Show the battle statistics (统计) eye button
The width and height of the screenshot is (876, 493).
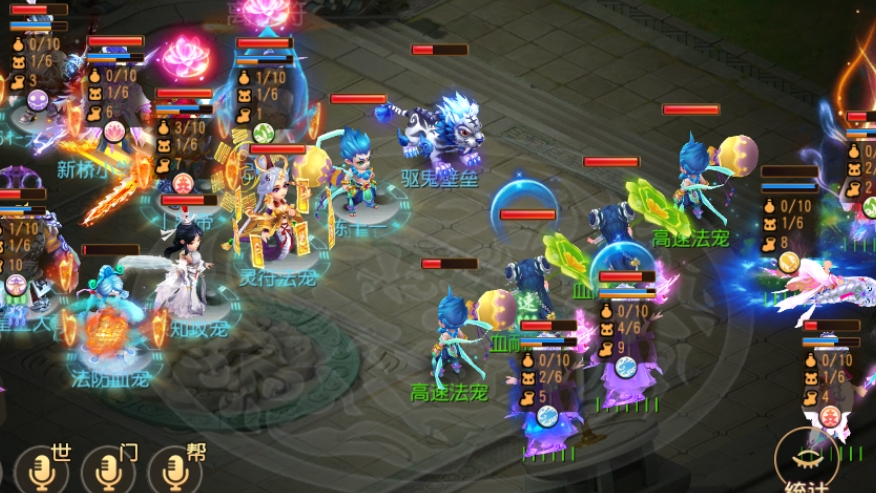tap(806, 457)
